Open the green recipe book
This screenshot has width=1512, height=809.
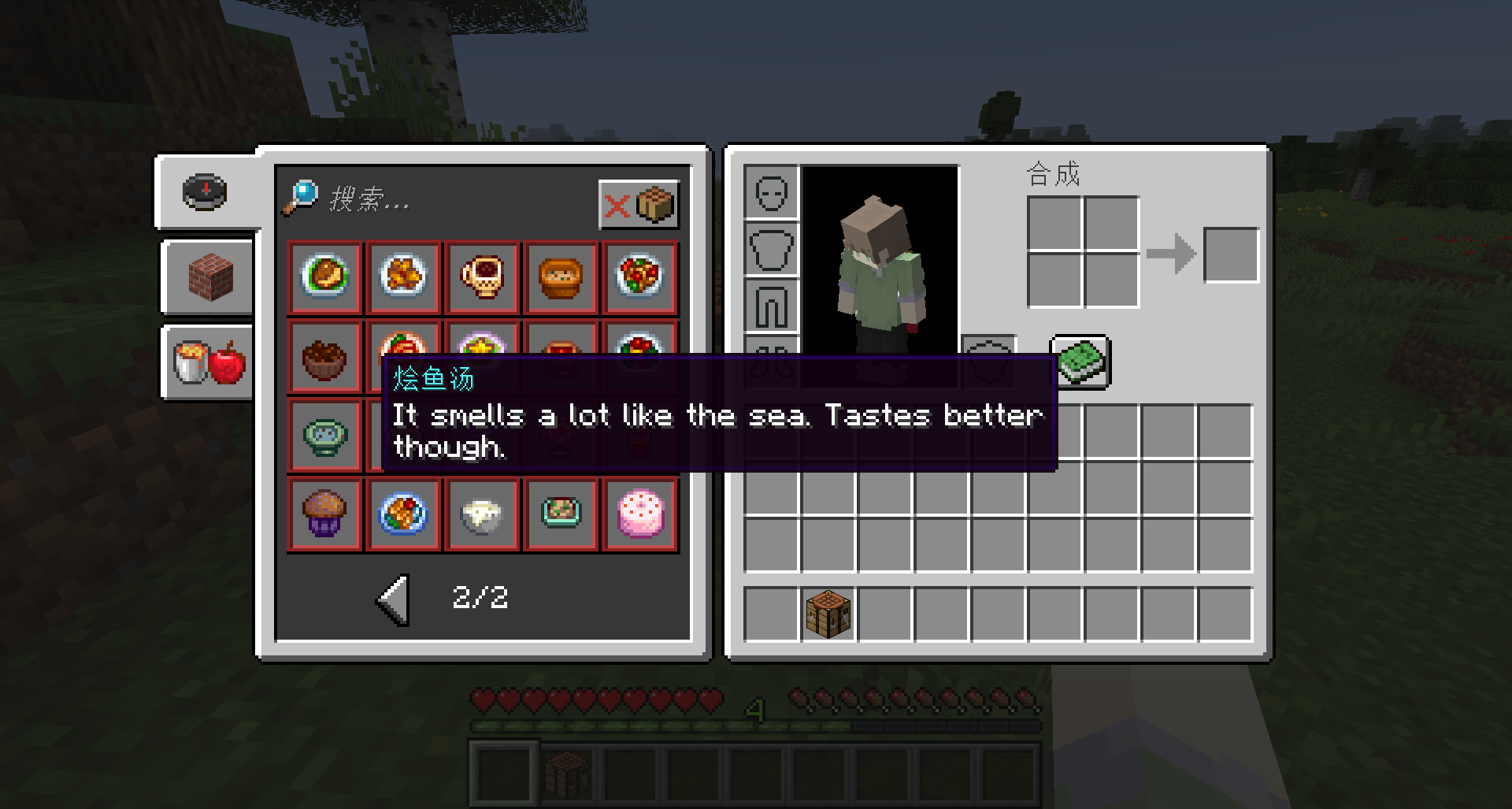(x=1080, y=362)
